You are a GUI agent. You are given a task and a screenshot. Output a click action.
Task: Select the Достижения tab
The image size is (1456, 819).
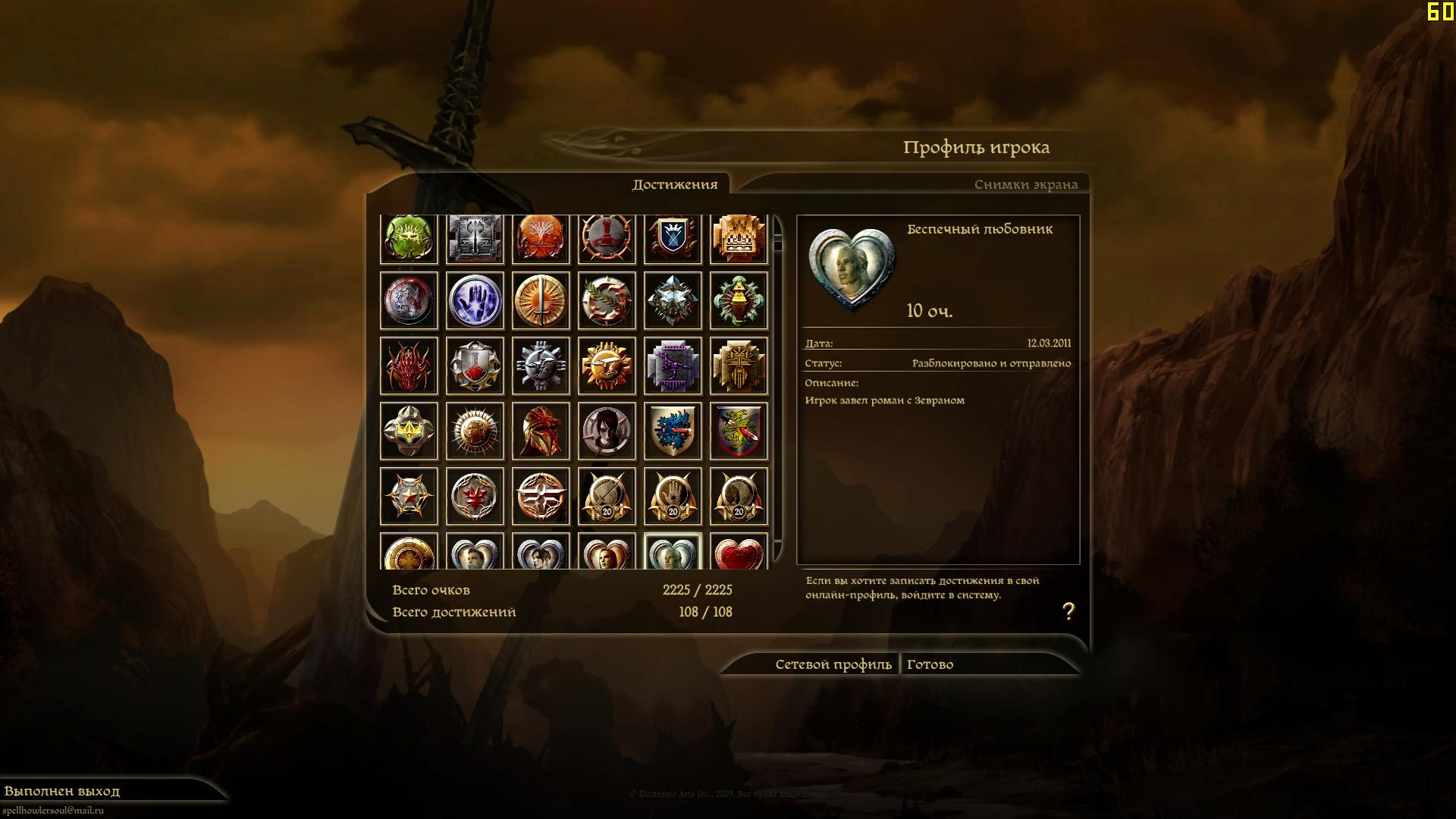674,184
